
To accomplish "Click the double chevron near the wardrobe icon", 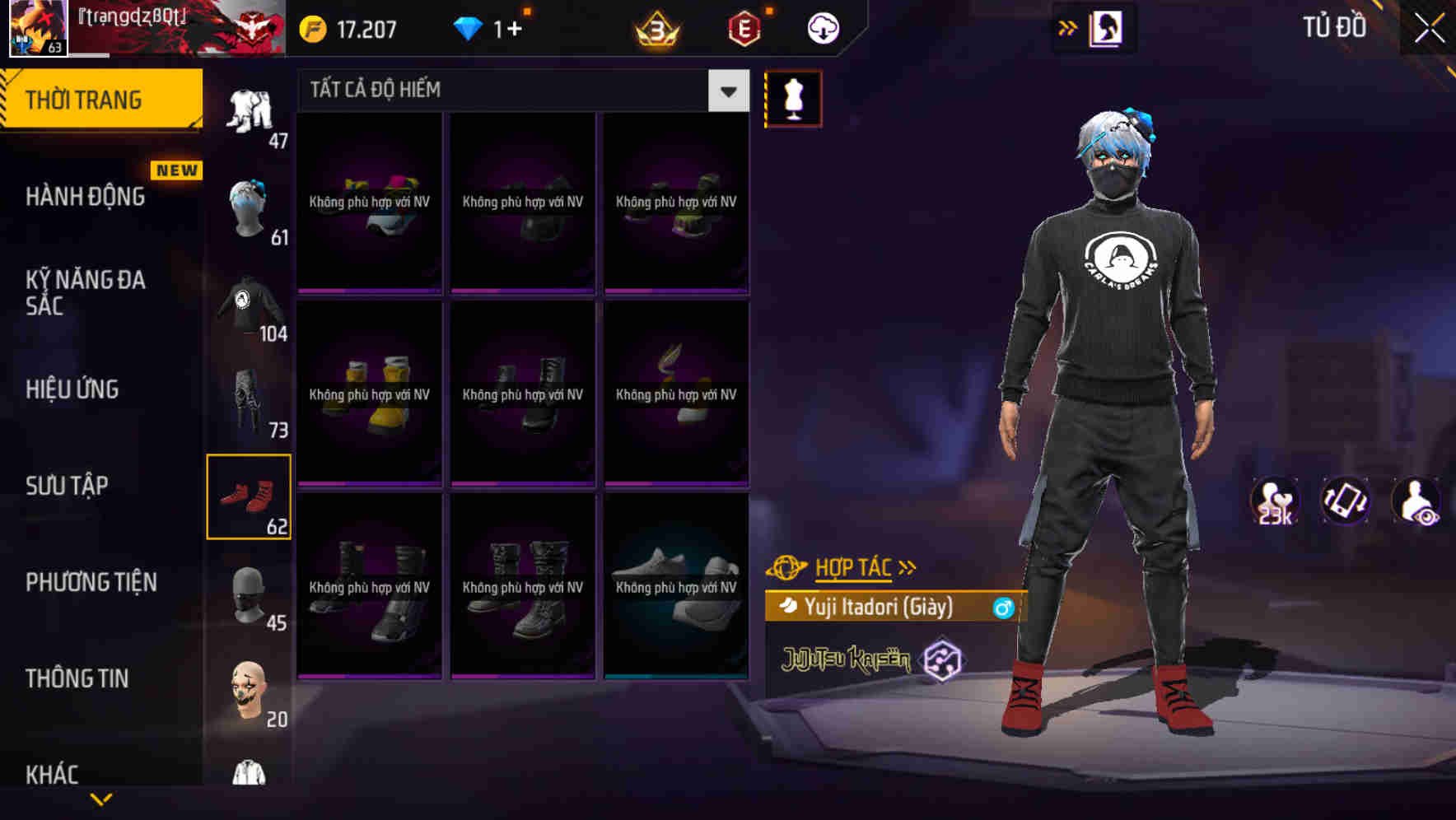I will 1068,27.
